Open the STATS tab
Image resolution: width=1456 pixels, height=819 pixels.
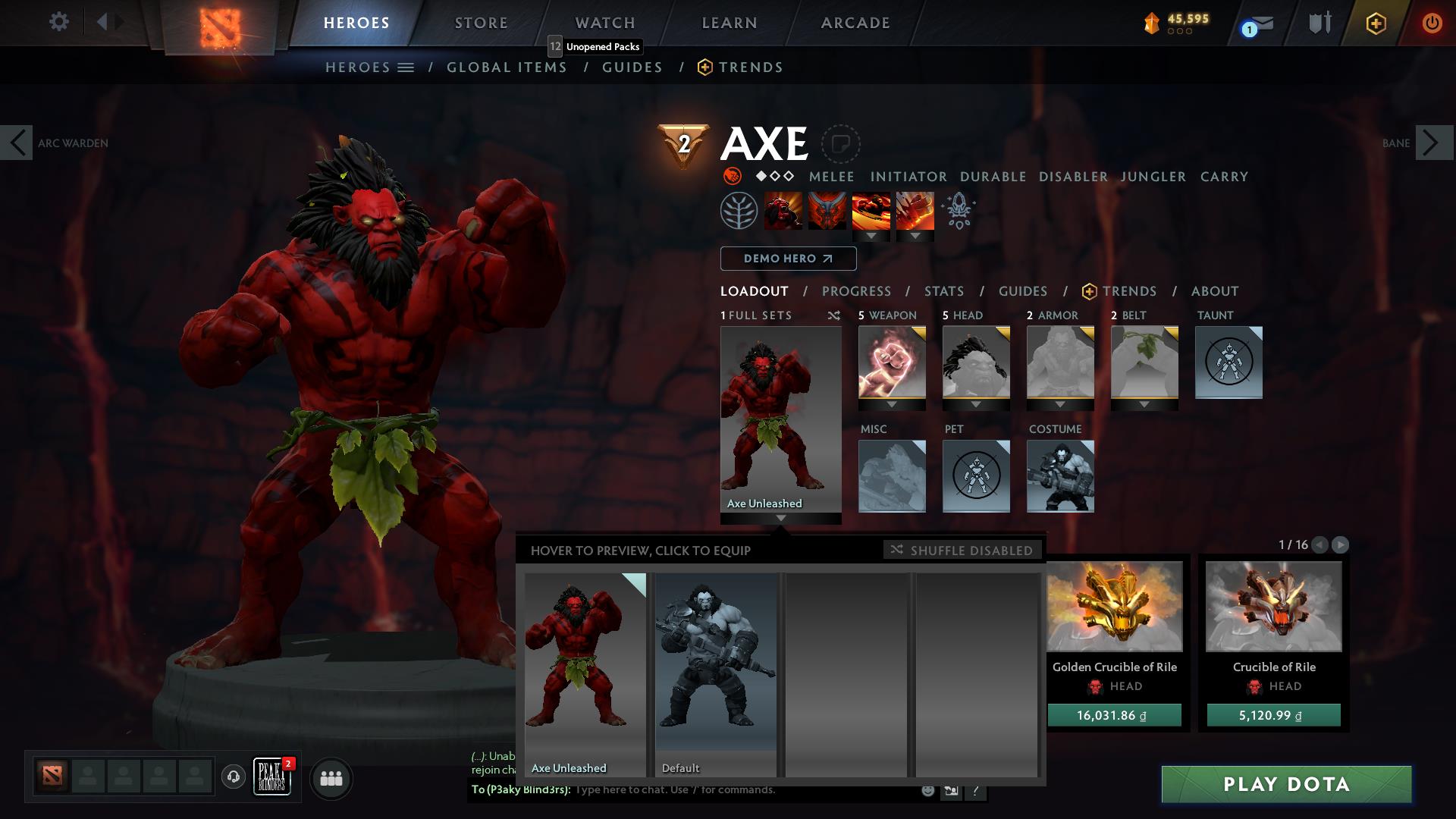[x=943, y=291]
